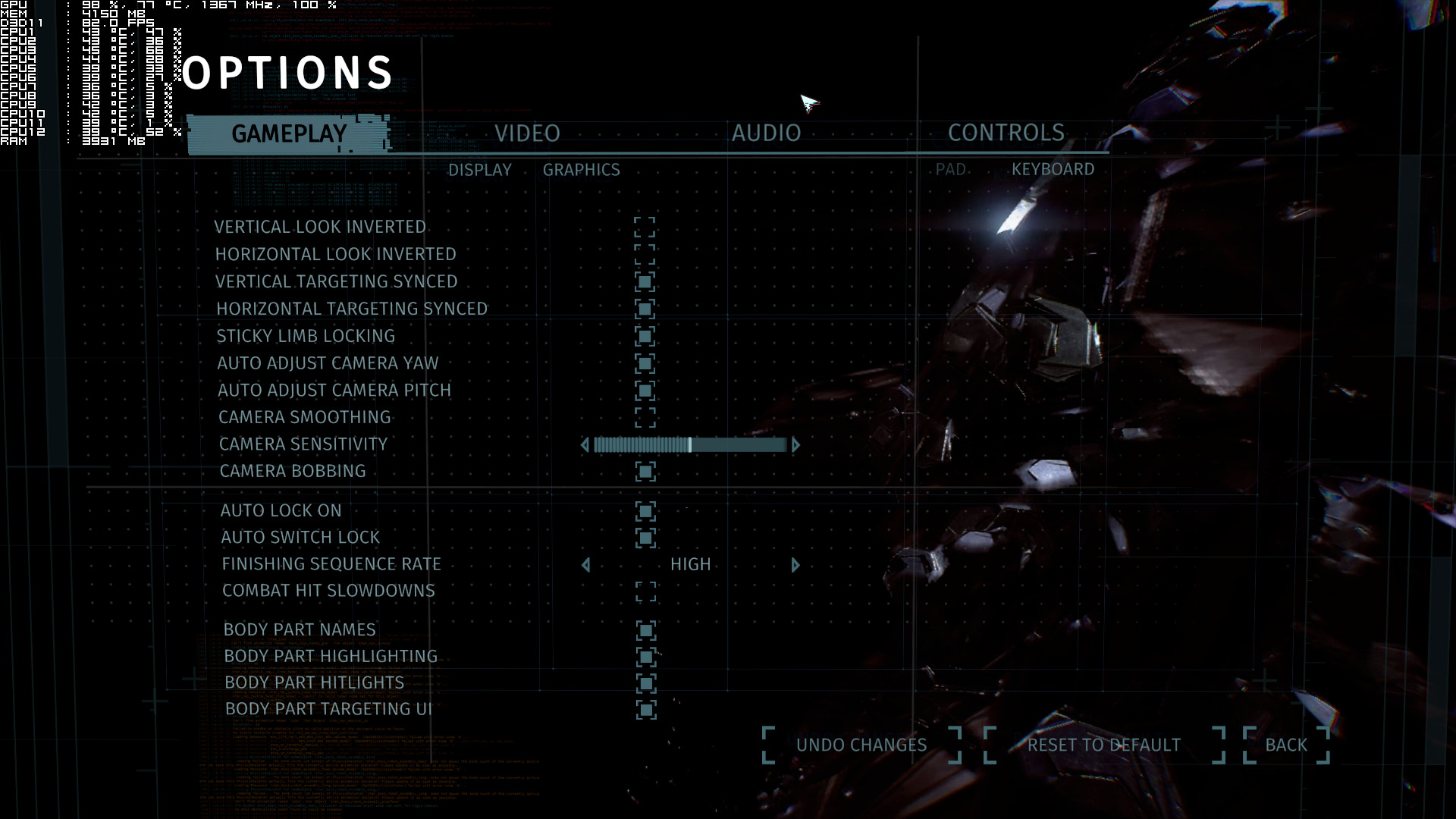Enable Combat Hit Slowdowns
Image resolution: width=1456 pixels, height=819 pixels.
pos(646,591)
